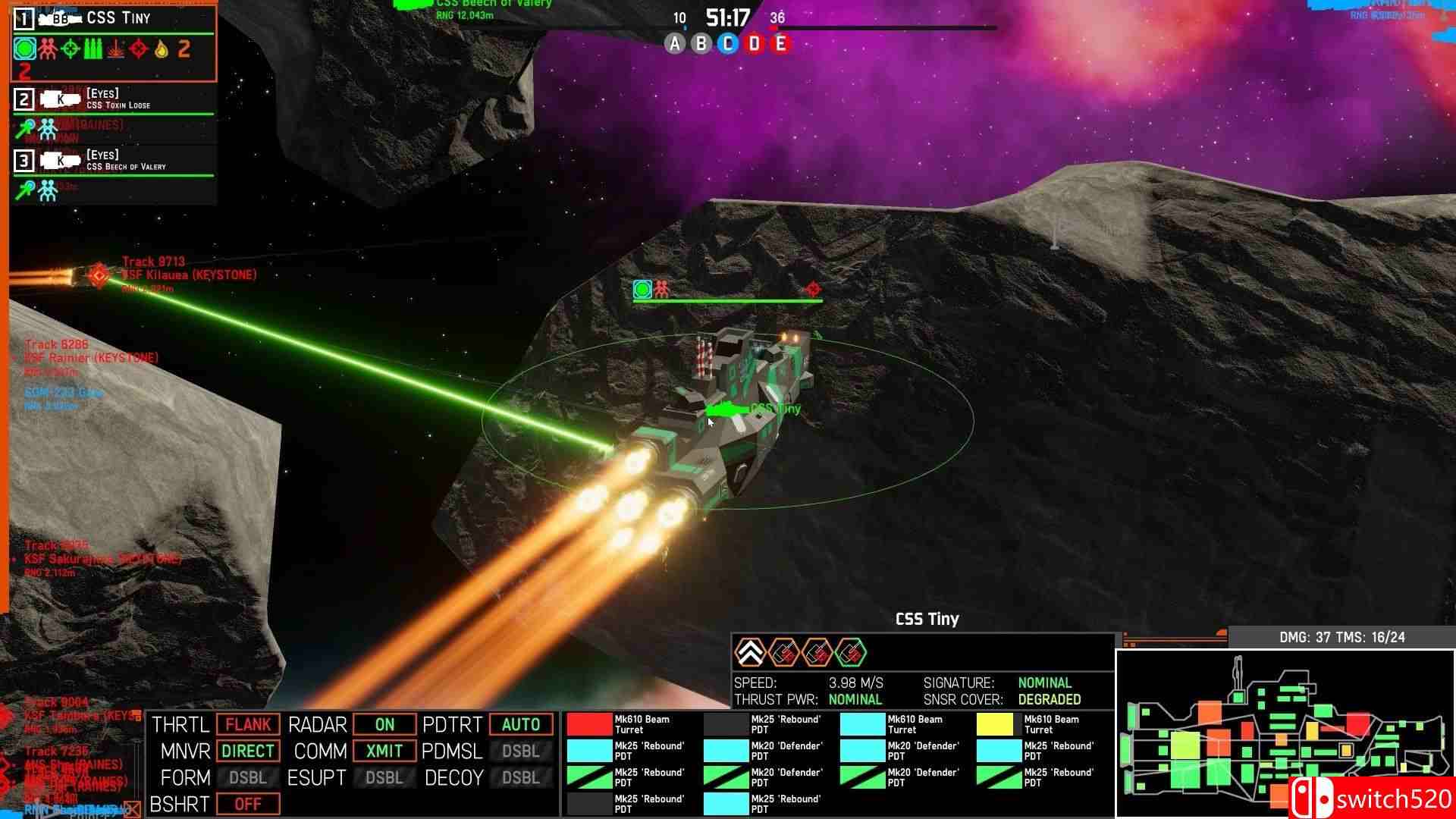Click the double-chevron icon above SPEED
This screenshot has width=1456, height=819.
[x=750, y=652]
